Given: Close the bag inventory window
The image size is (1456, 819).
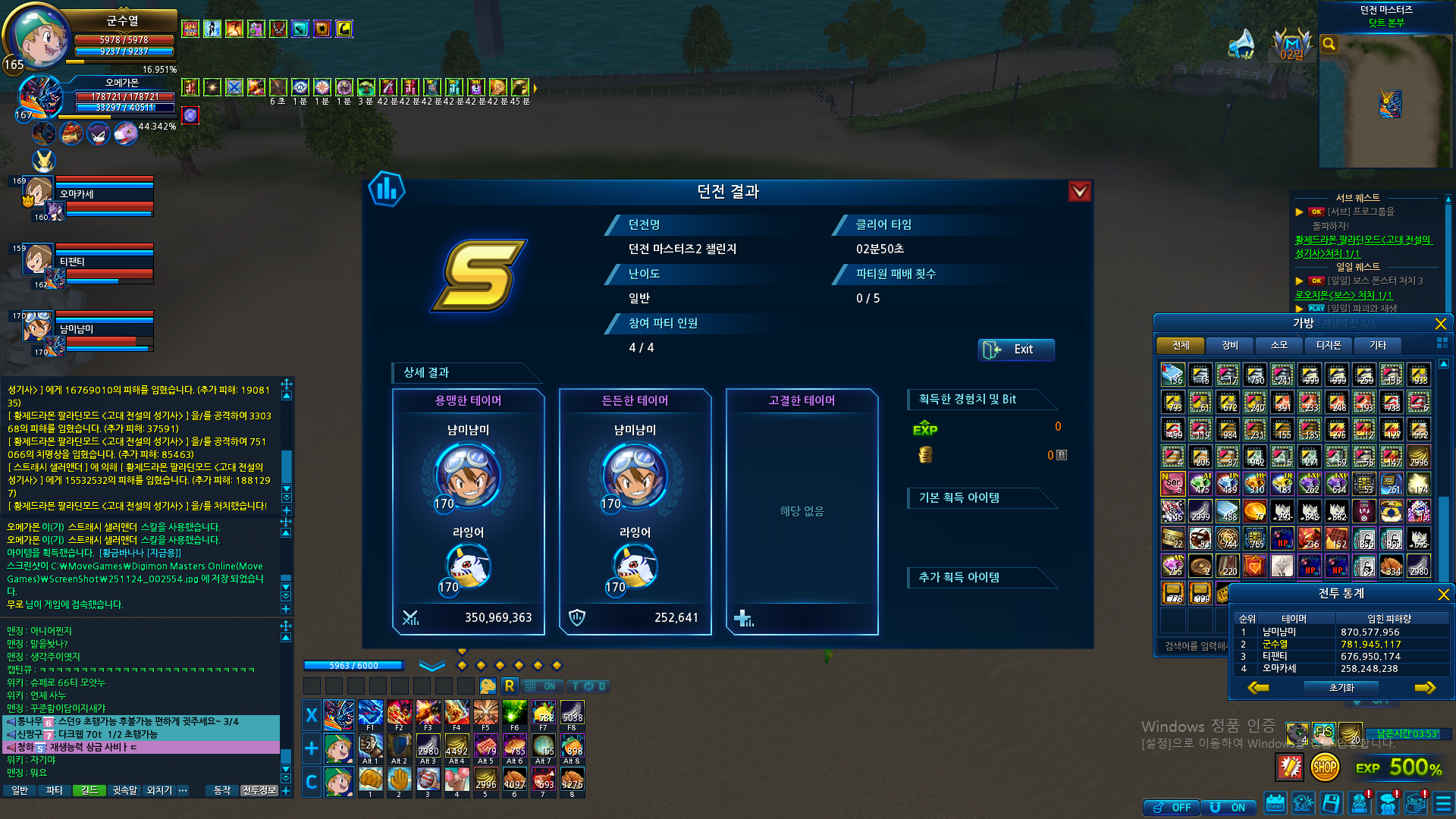Looking at the screenshot, I should (x=1441, y=324).
